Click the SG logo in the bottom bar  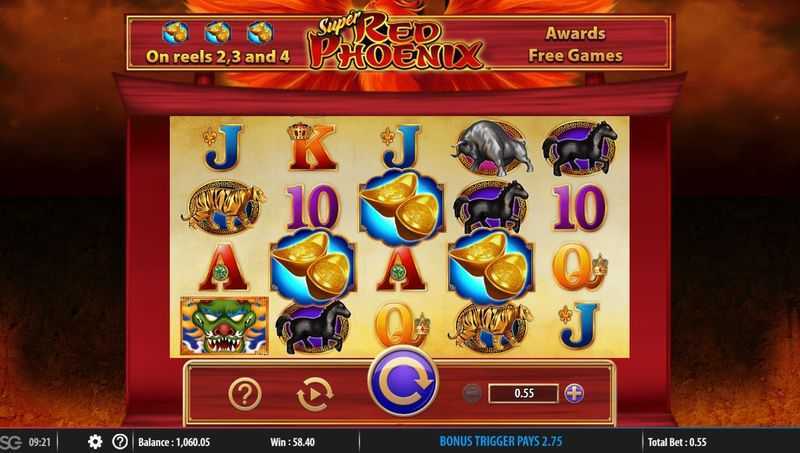tap(11, 441)
